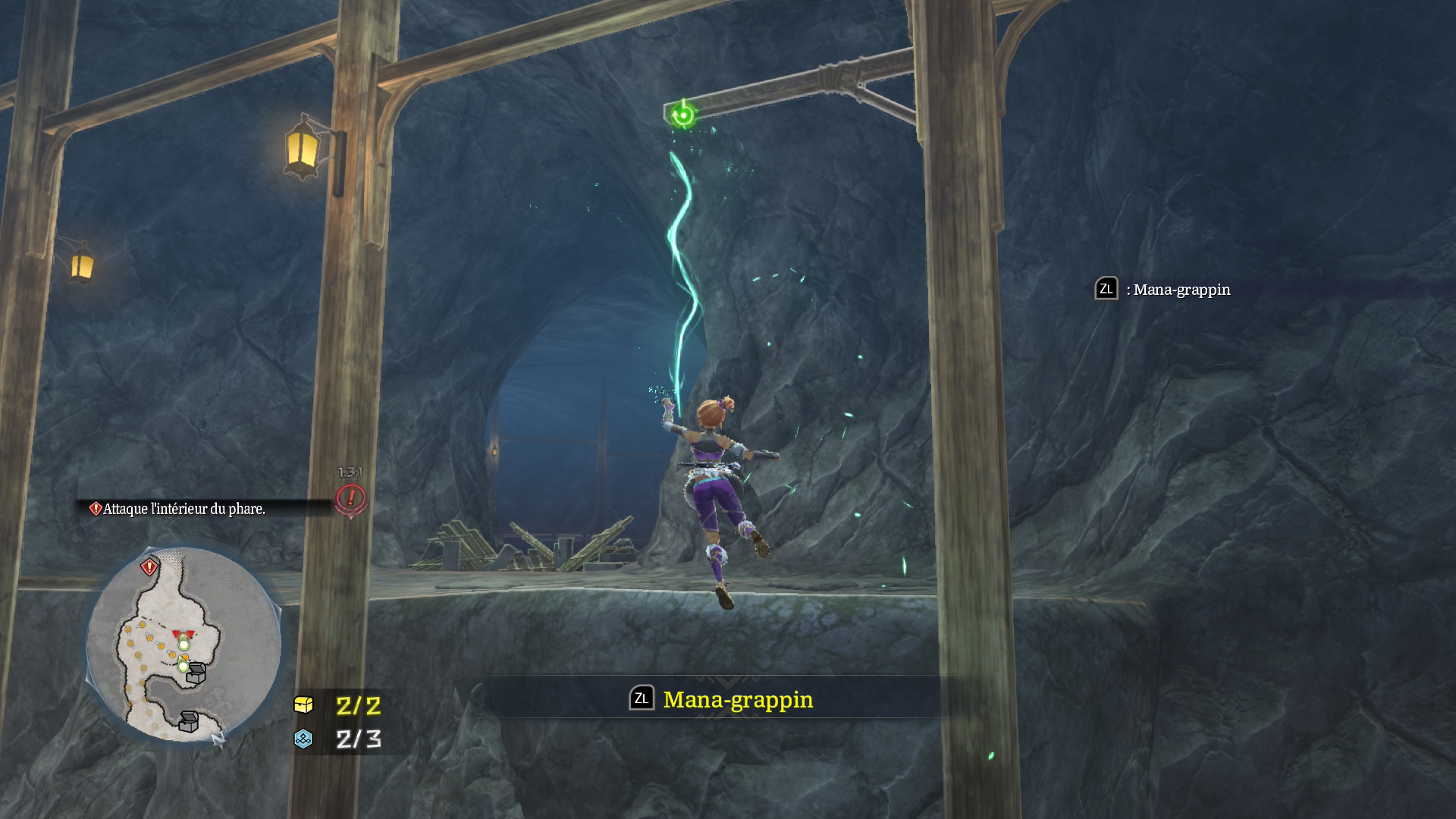Open the circular minimap
This screenshot has width=1456, height=819.
[184, 644]
